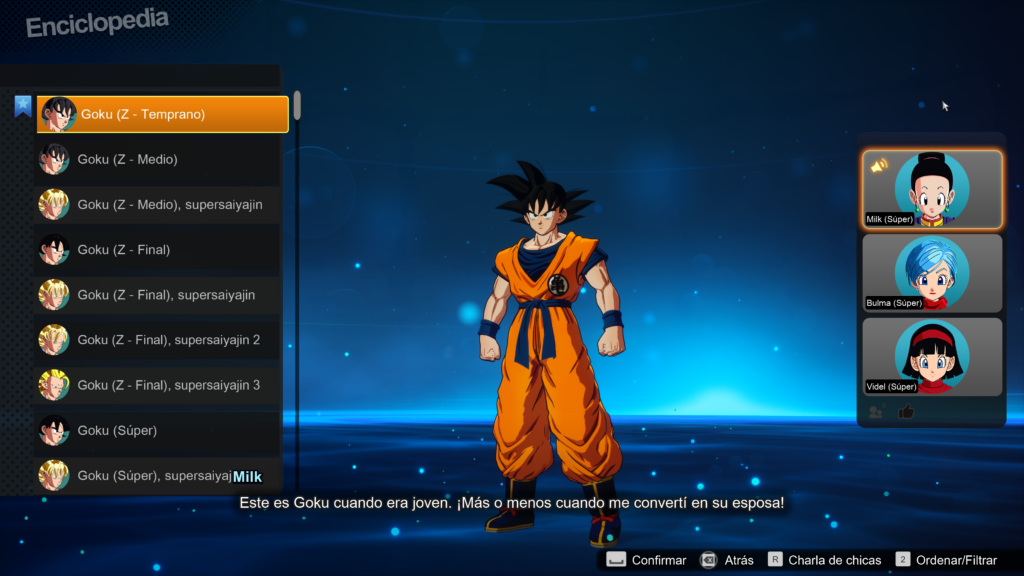Image resolution: width=1024 pixels, height=576 pixels.
Task: Select Goku (Z - Final), supersaiyajin row
Action: pyautogui.click(x=158, y=295)
